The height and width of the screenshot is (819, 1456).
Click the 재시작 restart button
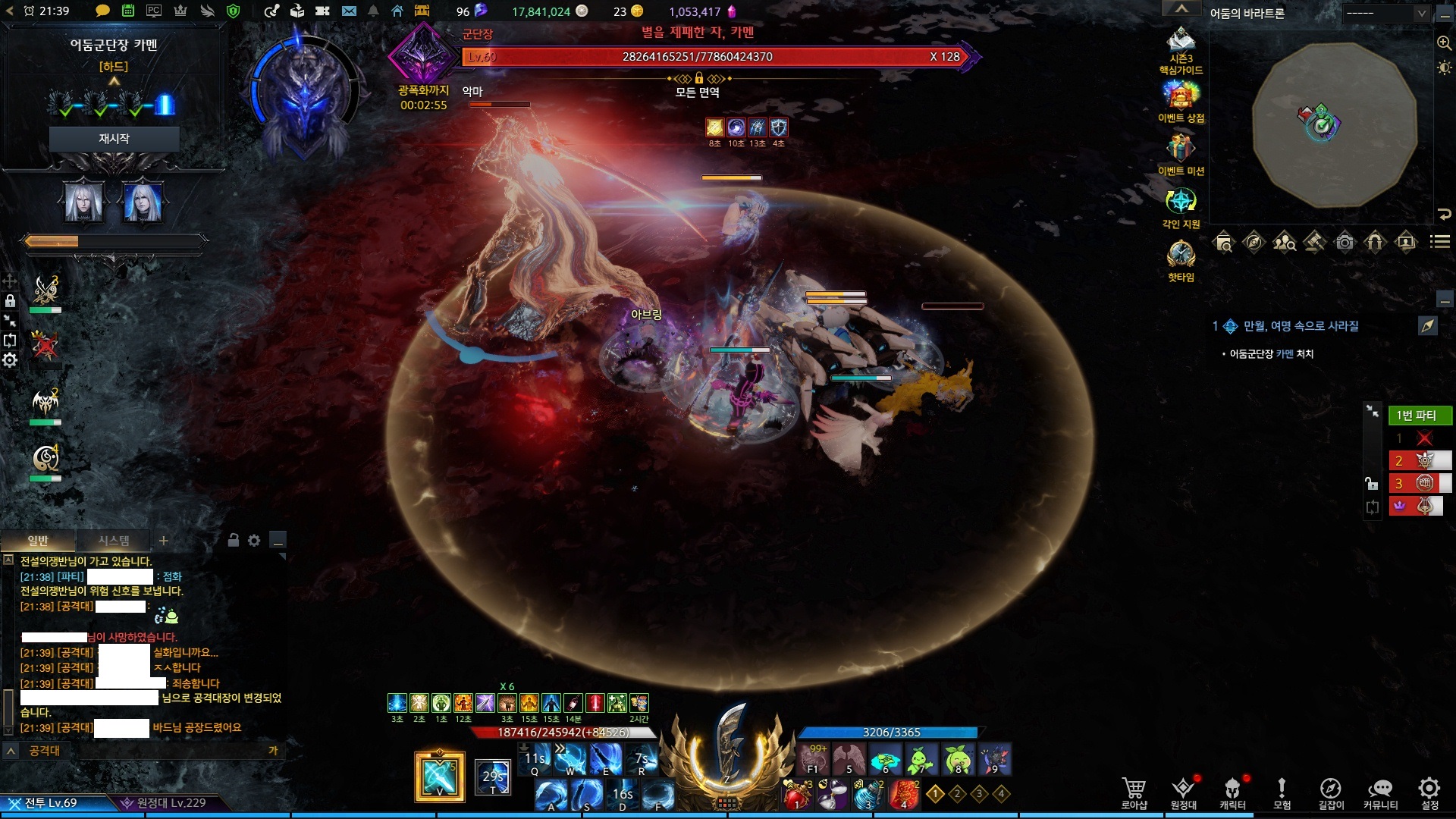114,139
